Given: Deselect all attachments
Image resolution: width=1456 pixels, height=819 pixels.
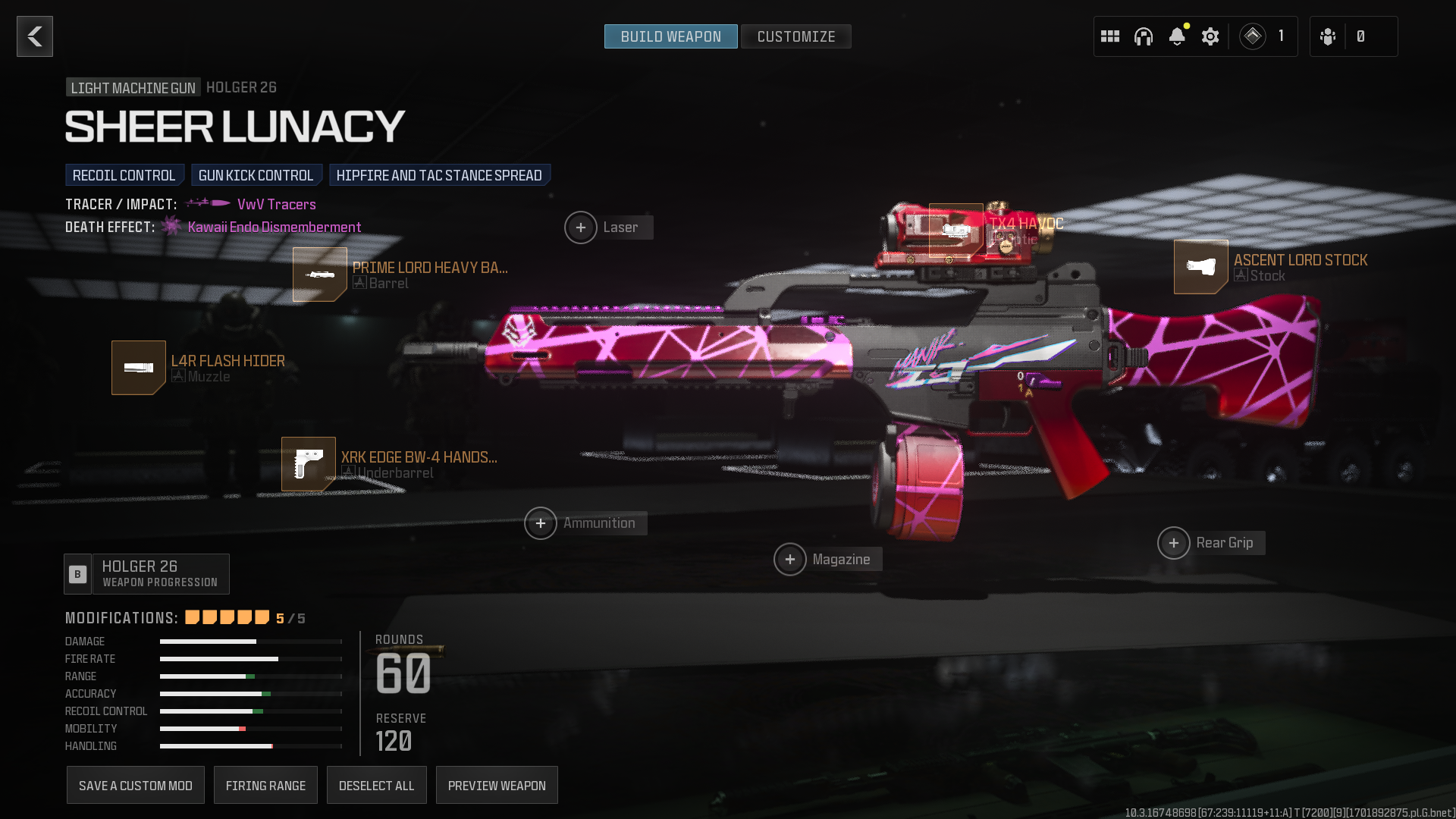Looking at the screenshot, I should (377, 786).
